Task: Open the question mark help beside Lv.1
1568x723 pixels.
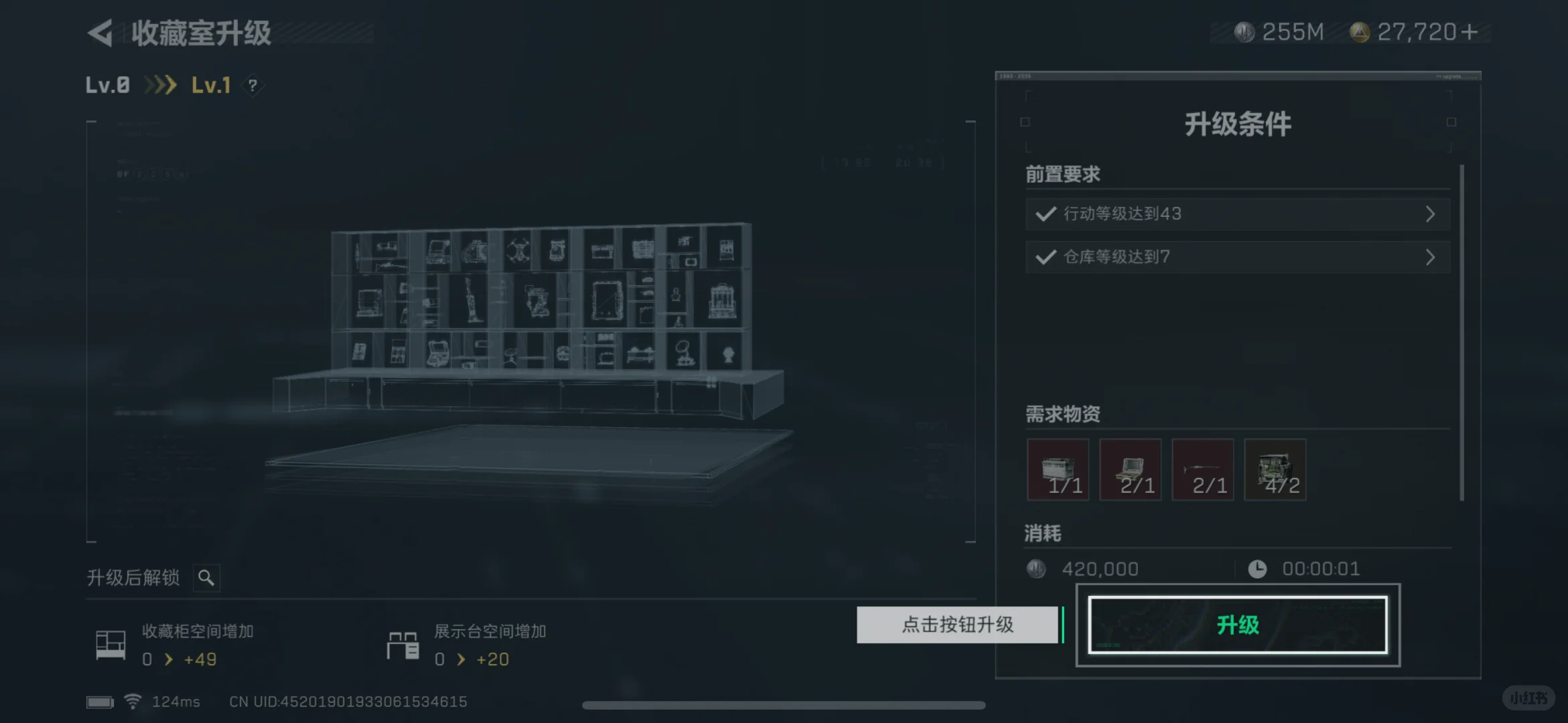Action: [253, 86]
